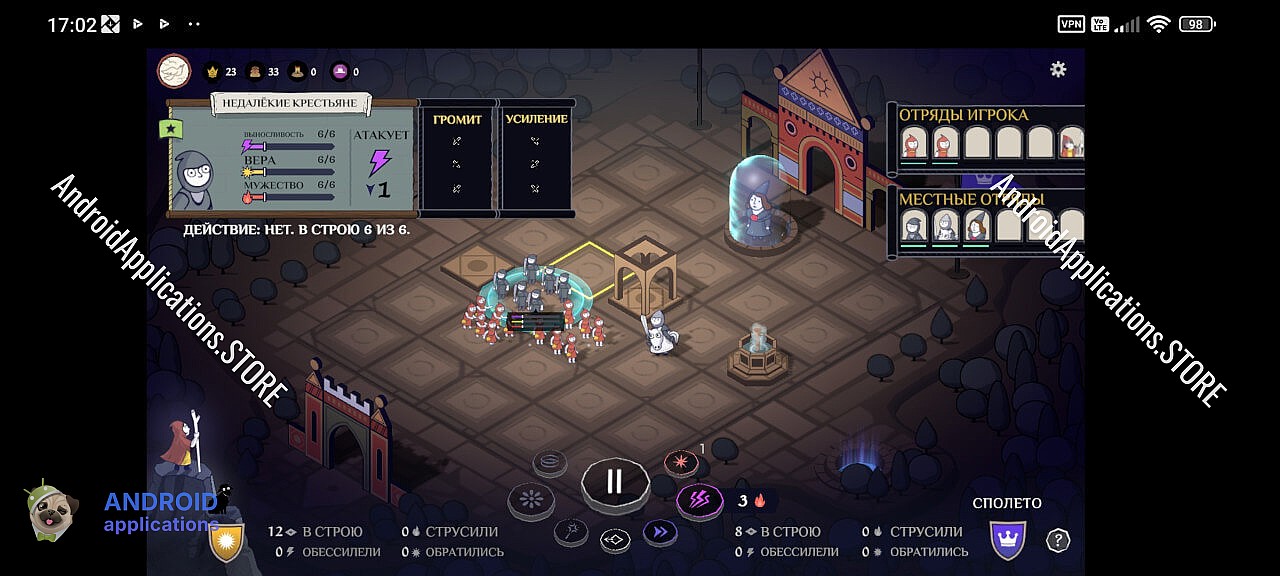Screen dimensions: 1280x576
Task: Activate the stacked rings ability
Action: (x=550, y=462)
